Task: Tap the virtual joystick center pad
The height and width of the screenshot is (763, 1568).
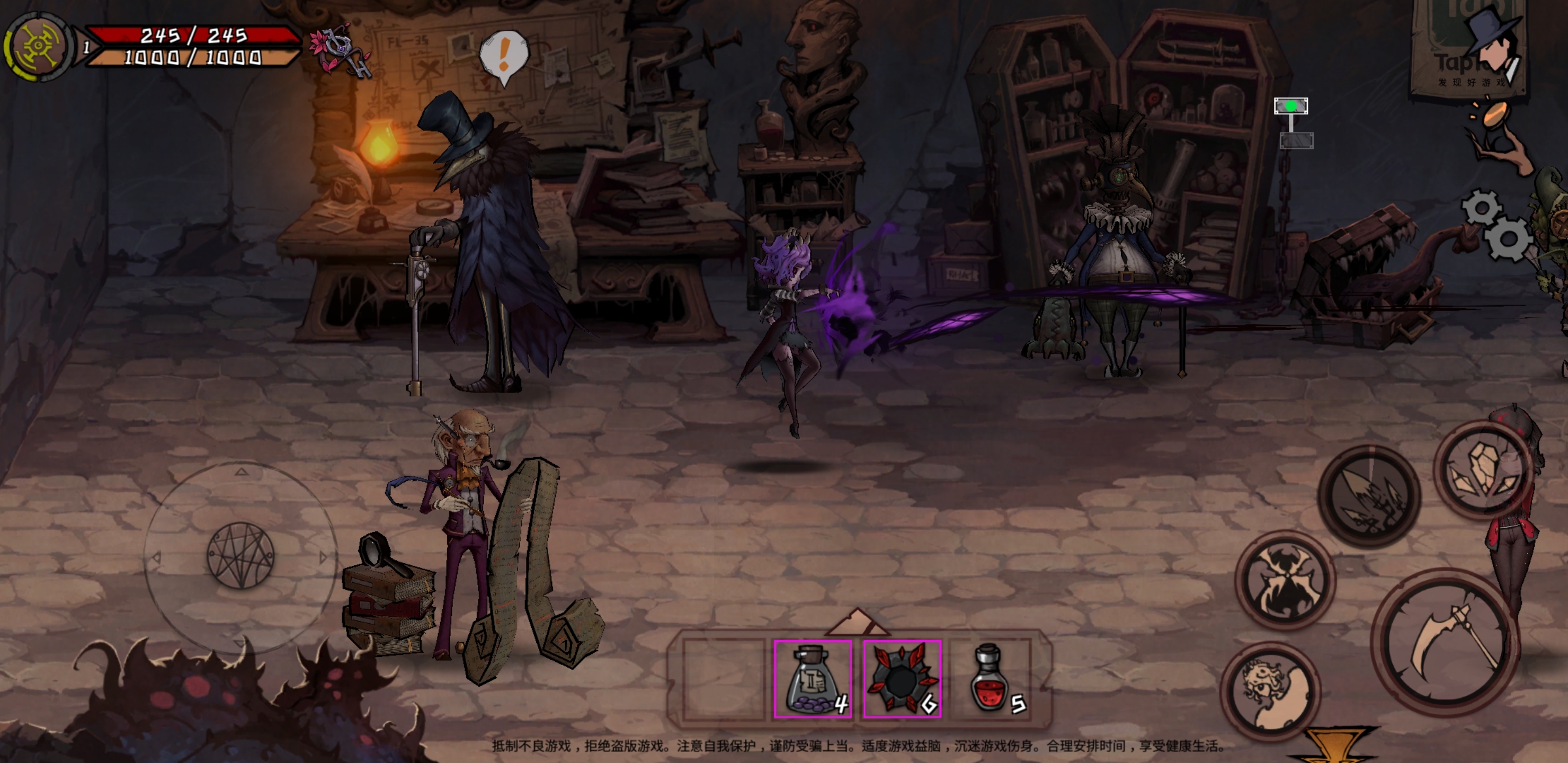Action: click(241, 555)
